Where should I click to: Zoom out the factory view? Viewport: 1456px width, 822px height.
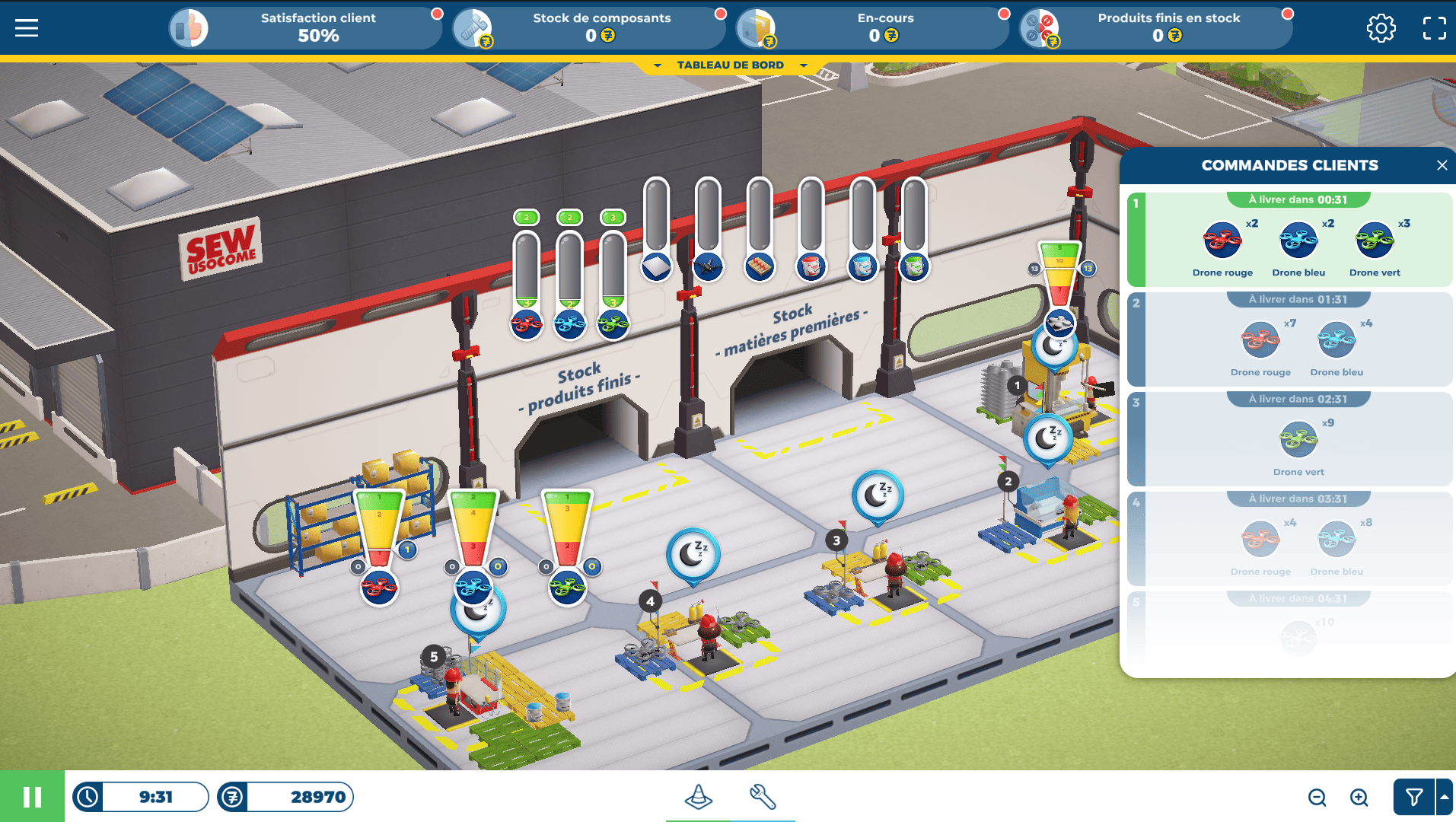(1317, 797)
